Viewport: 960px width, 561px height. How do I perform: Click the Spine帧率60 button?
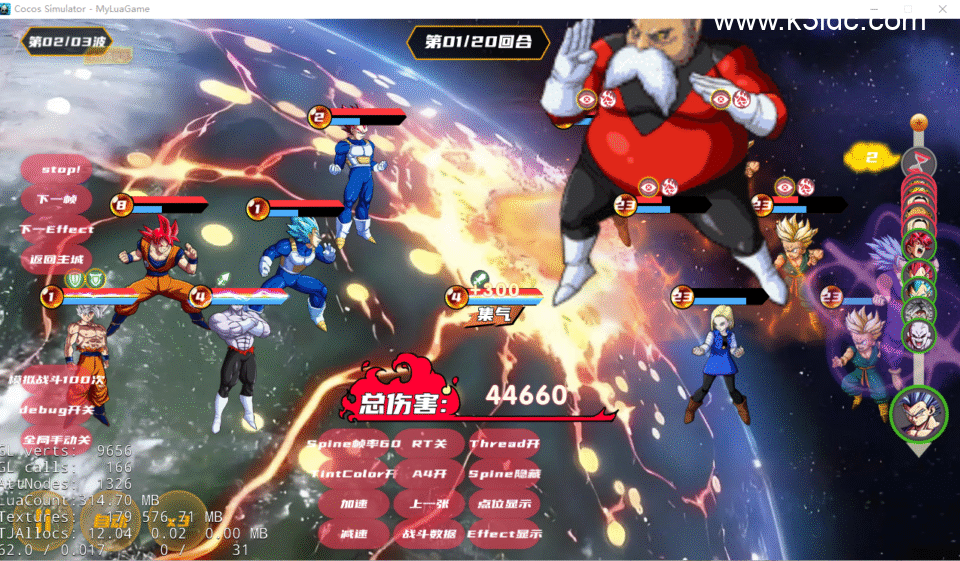353,444
